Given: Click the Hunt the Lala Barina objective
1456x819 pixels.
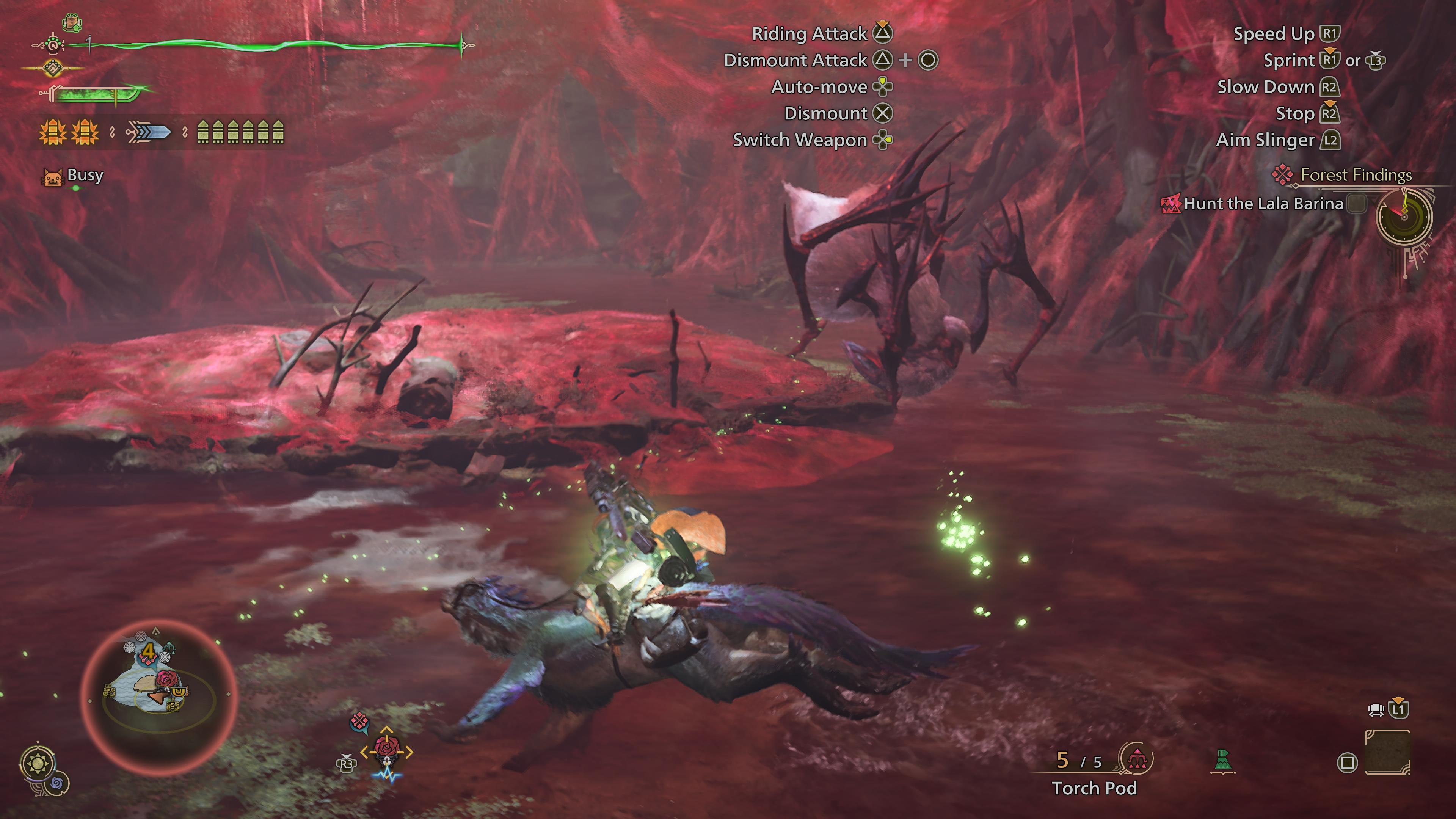Looking at the screenshot, I should tap(1263, 204).
